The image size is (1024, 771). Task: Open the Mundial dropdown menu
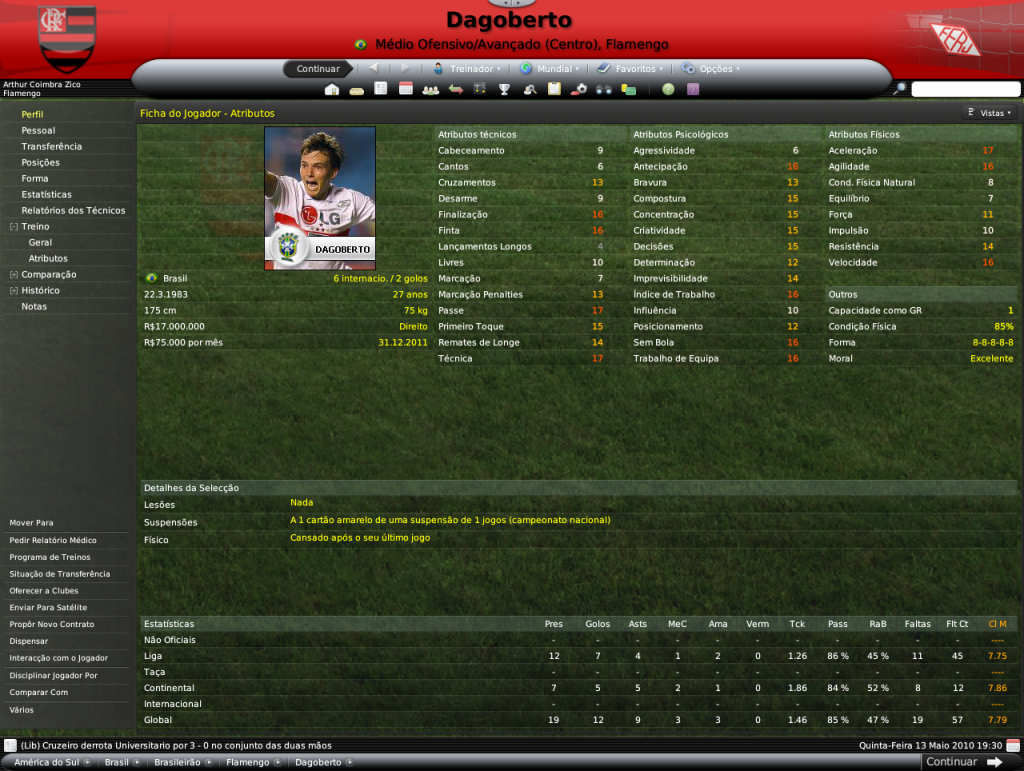[x=553, y=69]
